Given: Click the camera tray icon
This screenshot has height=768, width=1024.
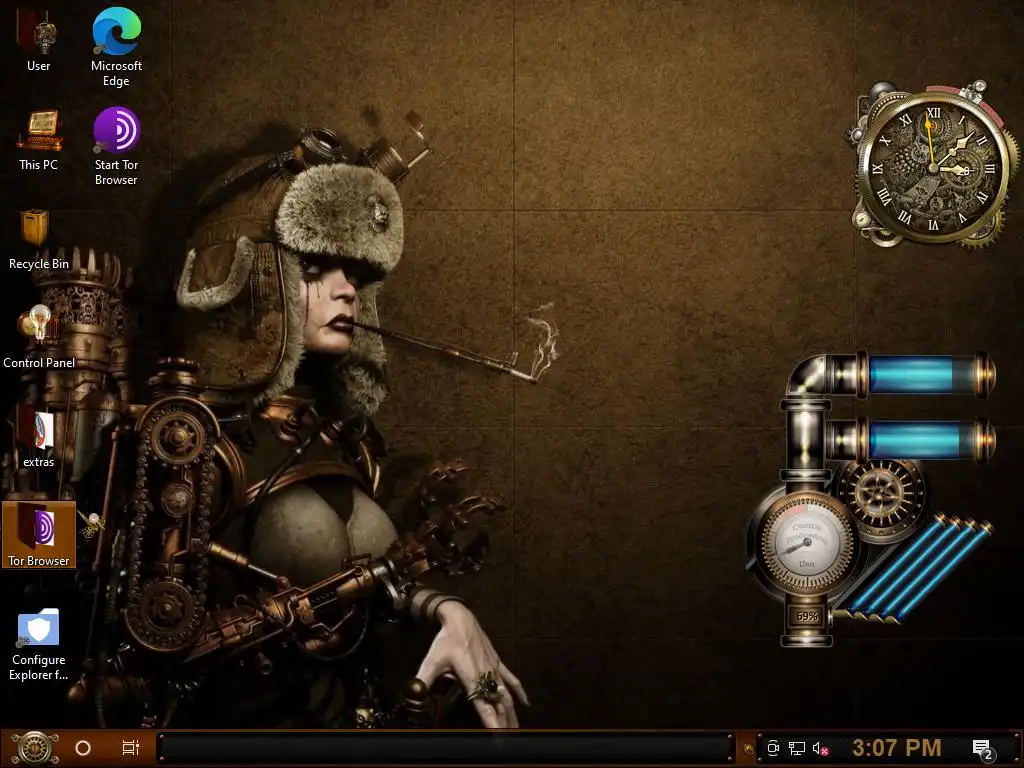Looking at the screenshot, I should click(x=773, y=748).
